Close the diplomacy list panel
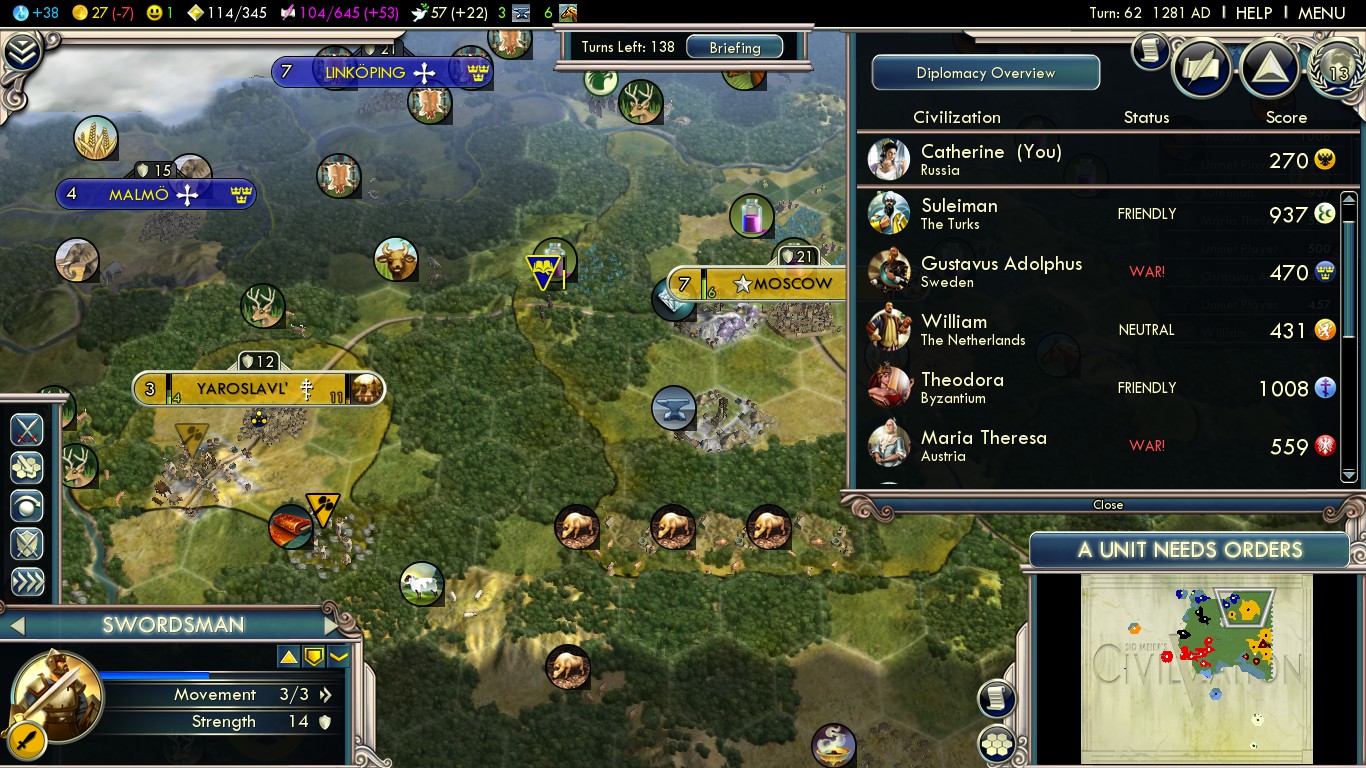This screenshot has height=768, width=1366. (x=1107, y=505)
